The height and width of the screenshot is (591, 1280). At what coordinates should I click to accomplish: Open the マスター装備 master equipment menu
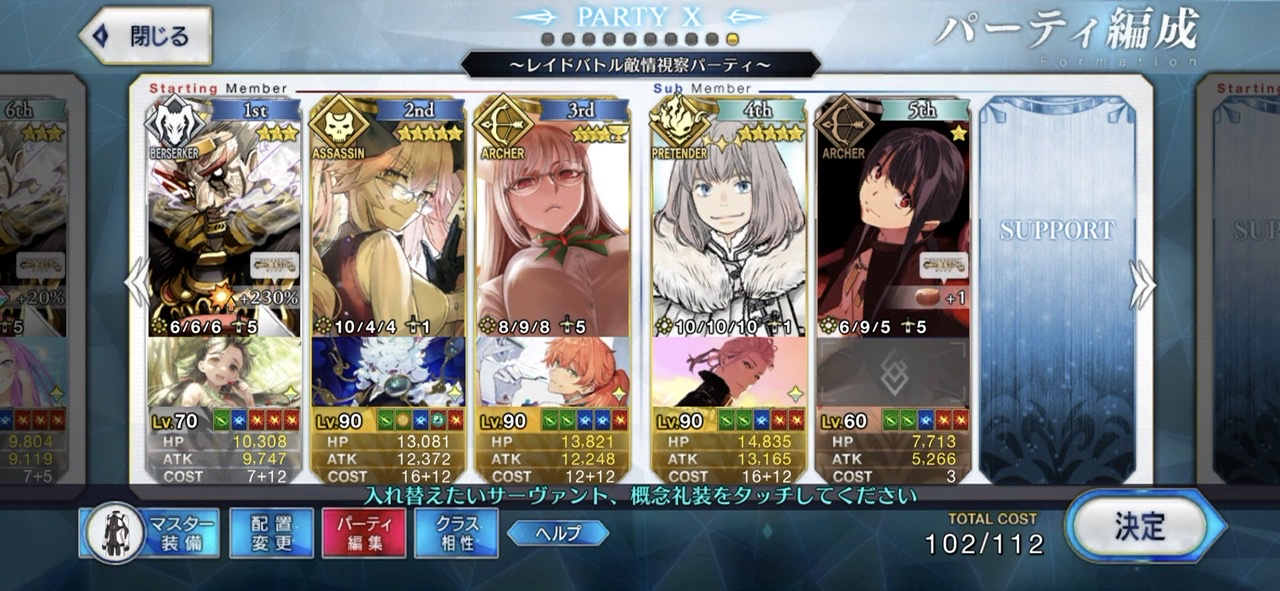(149, 533)
